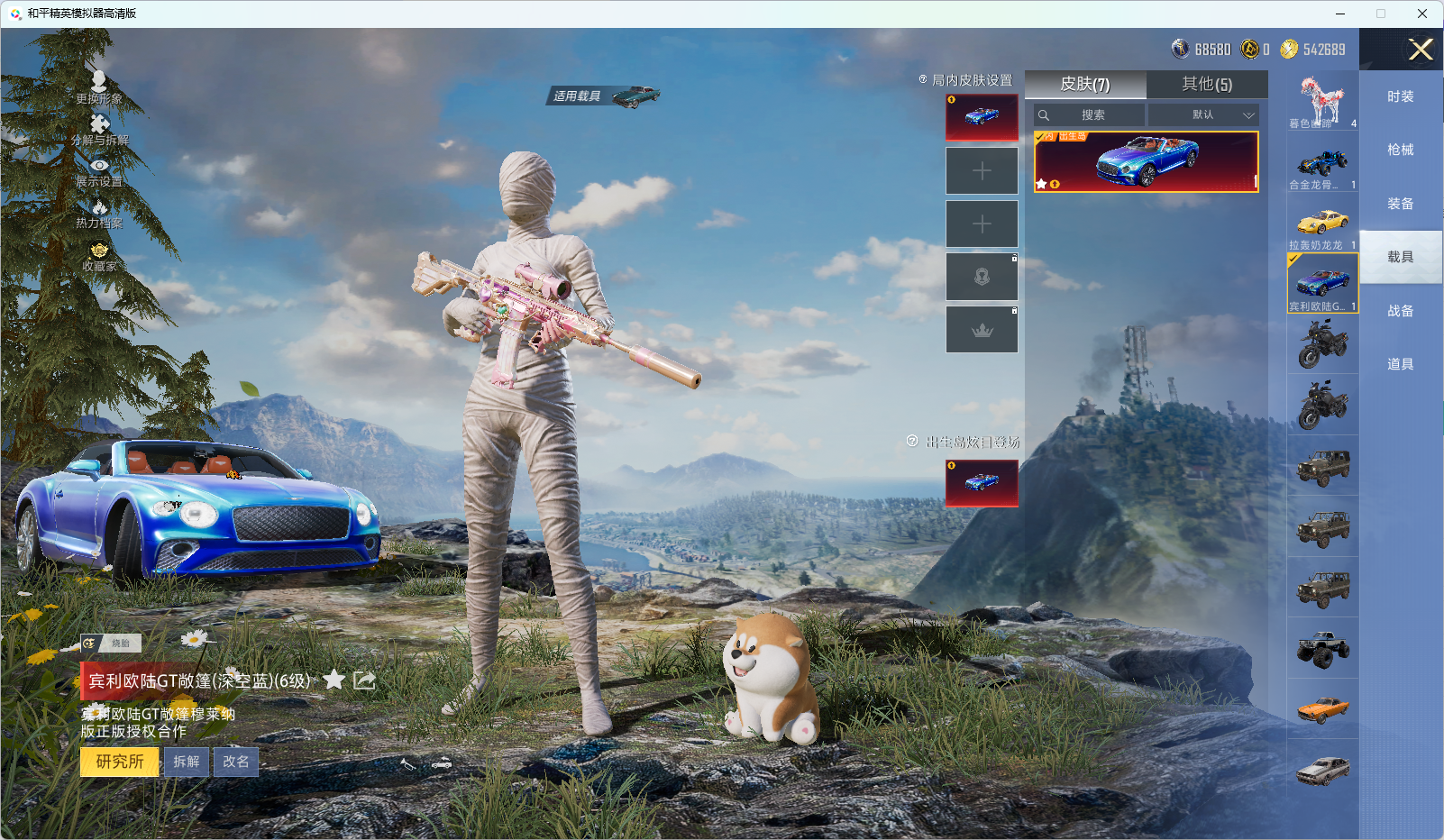Select the 拉轰奶龙龙 yellow car thumbnail
This screenshot has height=840, width=1444.
(1322, 224)
